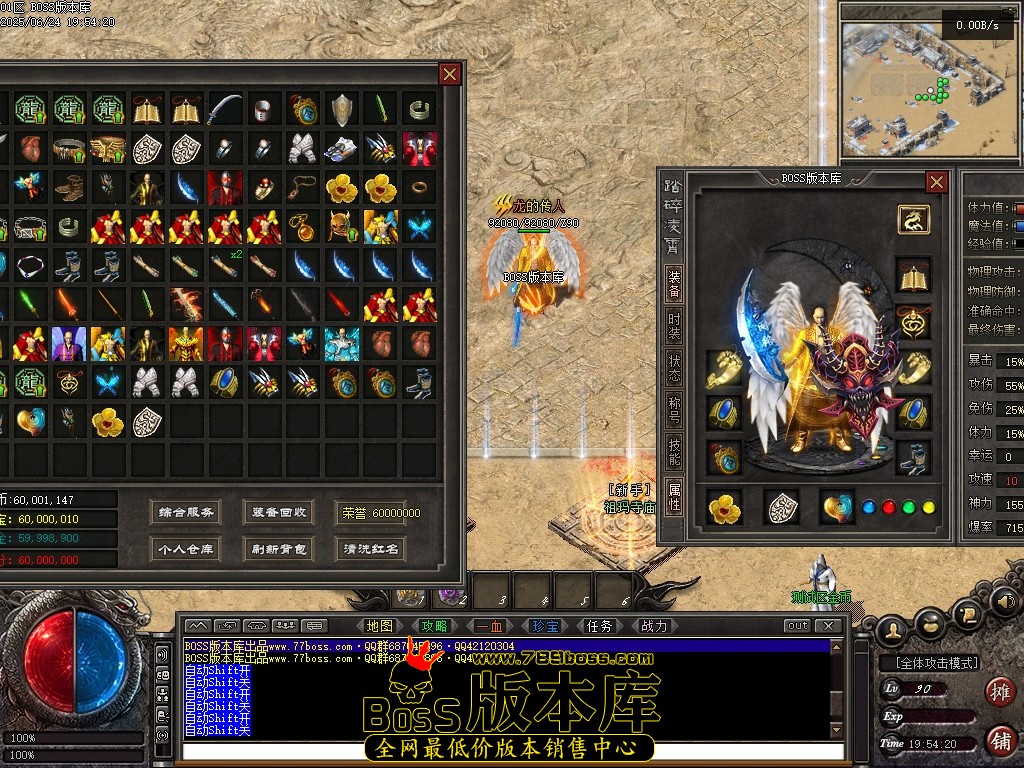Open the 地图 map from the chat bar
This screenshot has height=768, width=1024.
[x=380, y=626]
